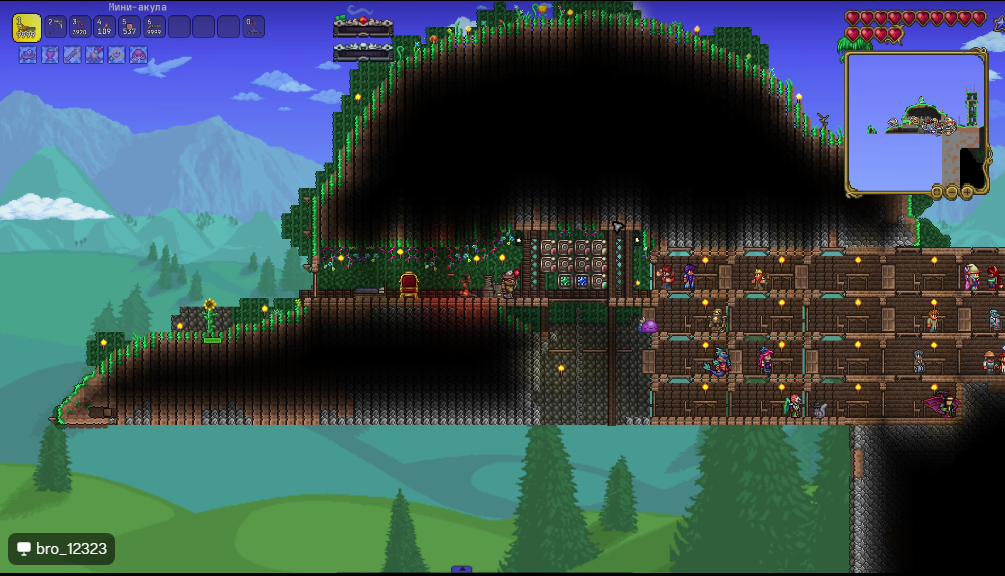Image resolution: width=1005 pixels, height=576 pixels.
Task: Click the minimap
Action: pos(916,122)
